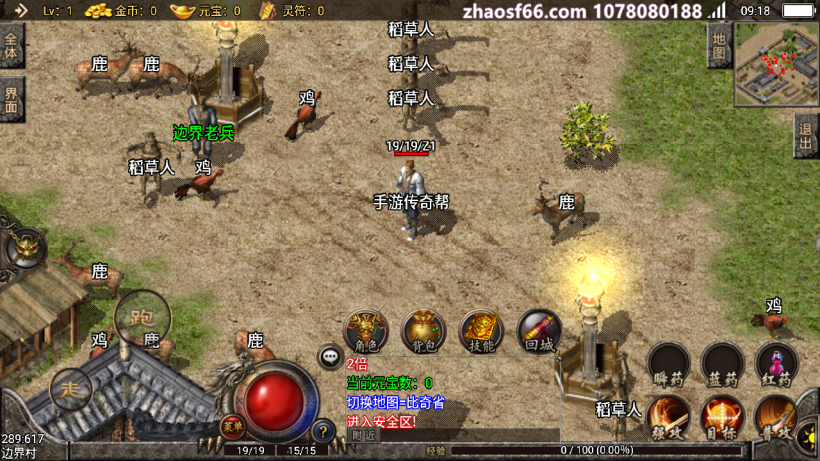Select the 全体 side tab

pyautogui.click(x=12, y=46)
